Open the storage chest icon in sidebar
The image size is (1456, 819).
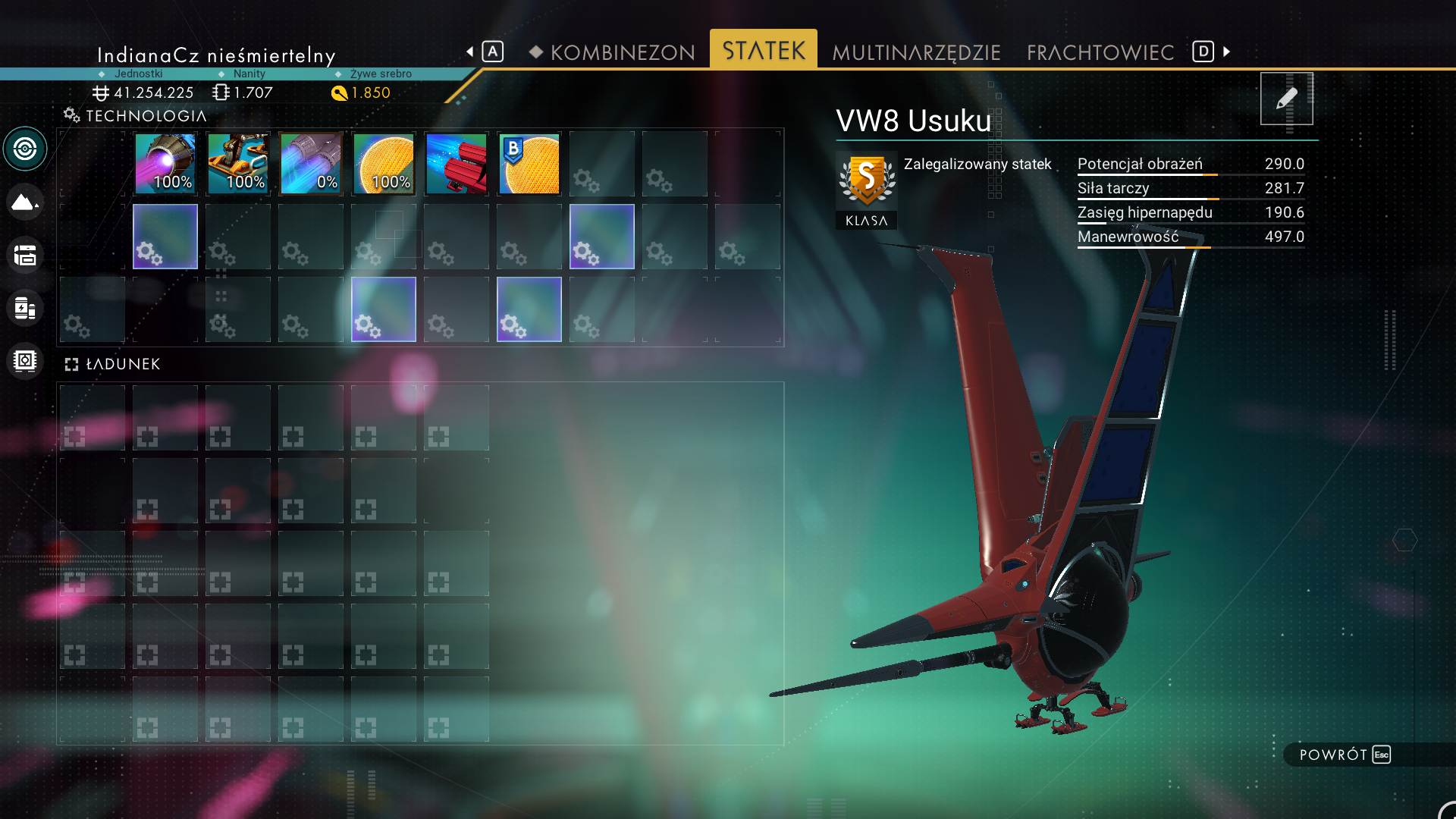click(25, 256)
